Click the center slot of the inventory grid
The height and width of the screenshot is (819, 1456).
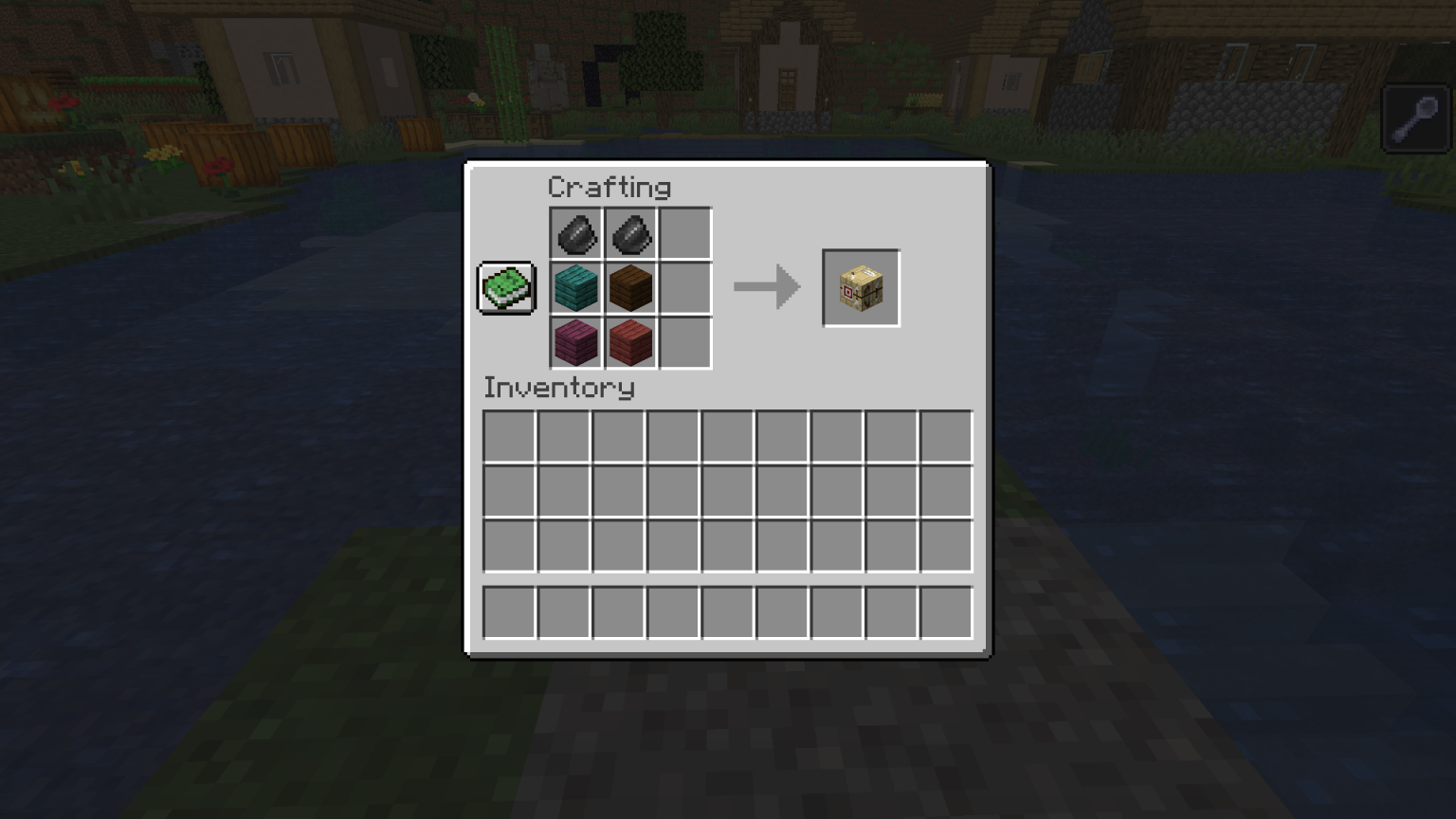click(x=726, y=490)
